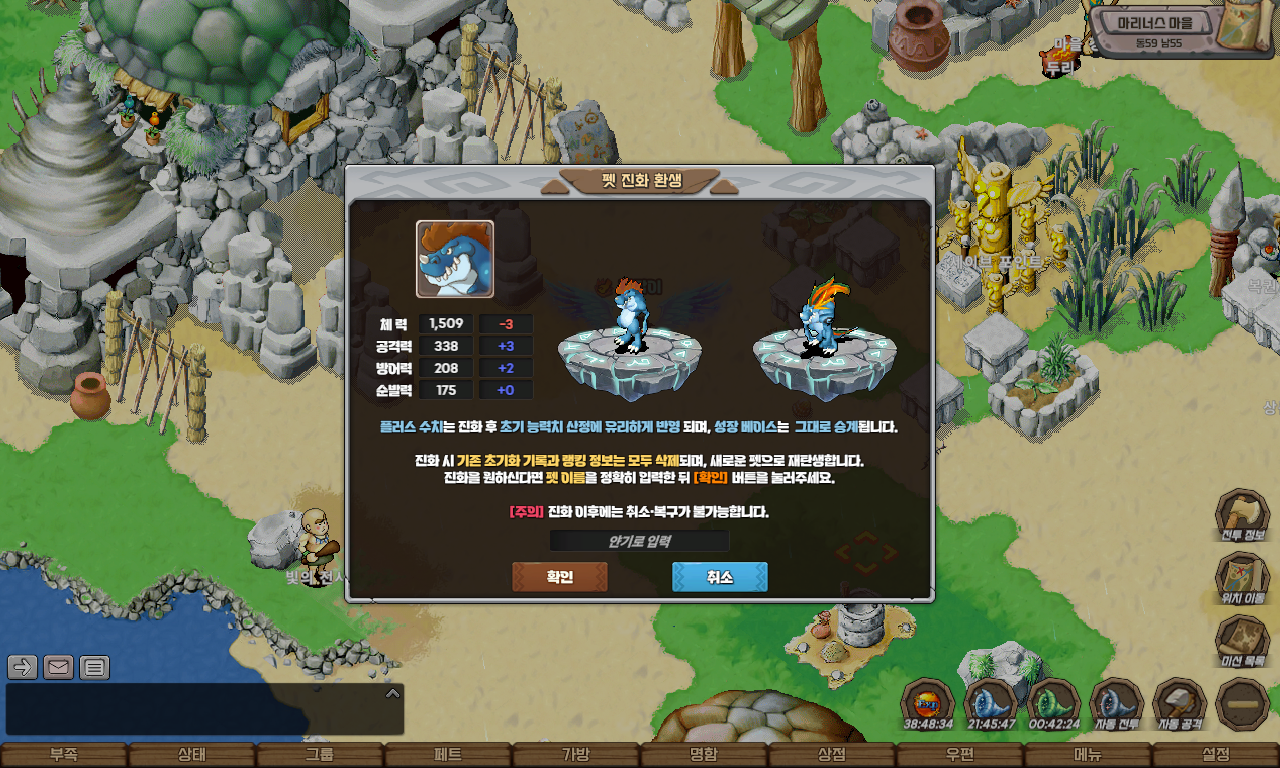Toggle 자동 공격 auto attack
Image resolution: width=1280 pixels, height=768 pixels.
coord(1179,704)
